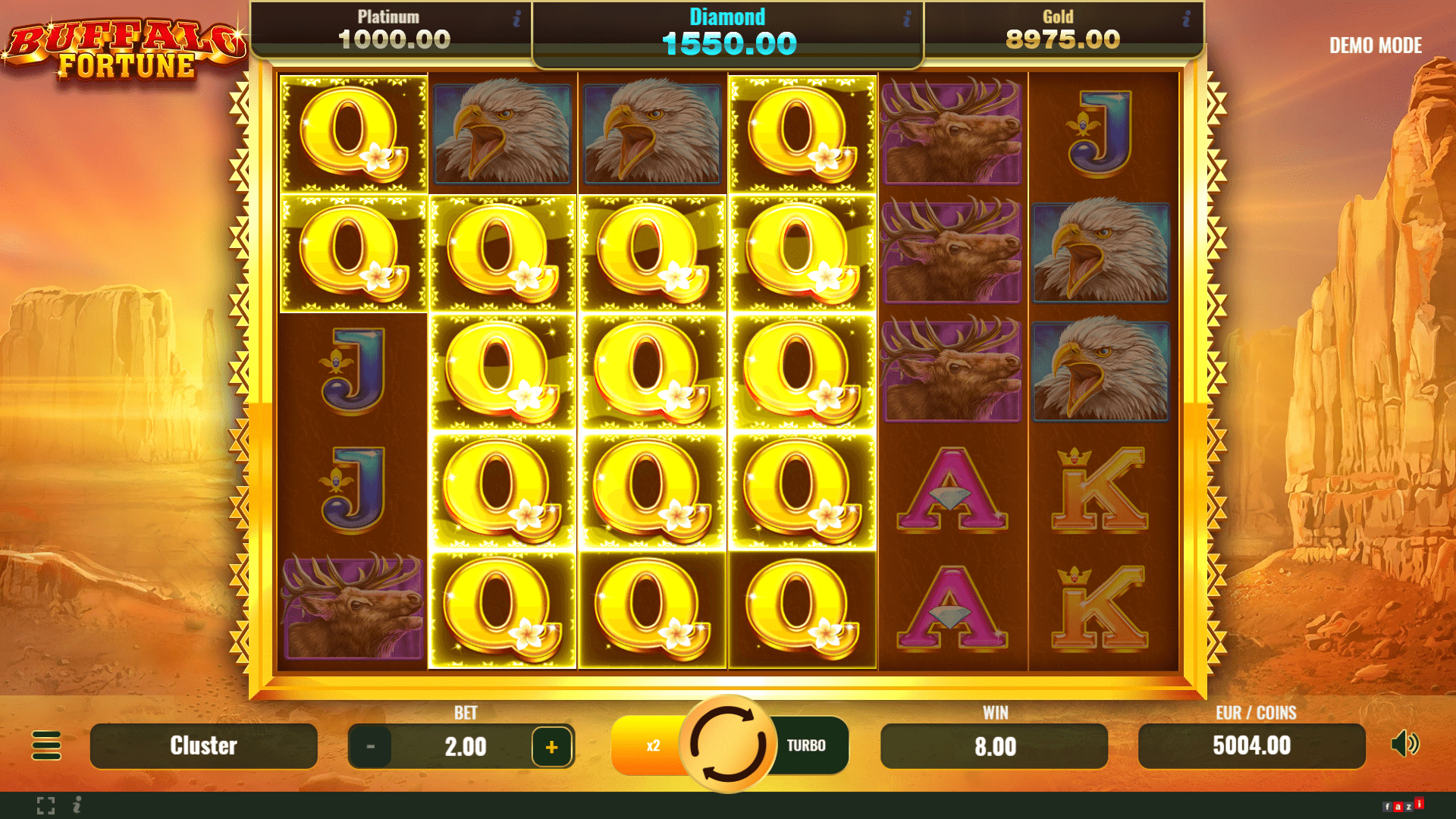Select the Gold jackpot tab
The height and width of the screenshot is (819, 1456).
(x=1059, y=30)
